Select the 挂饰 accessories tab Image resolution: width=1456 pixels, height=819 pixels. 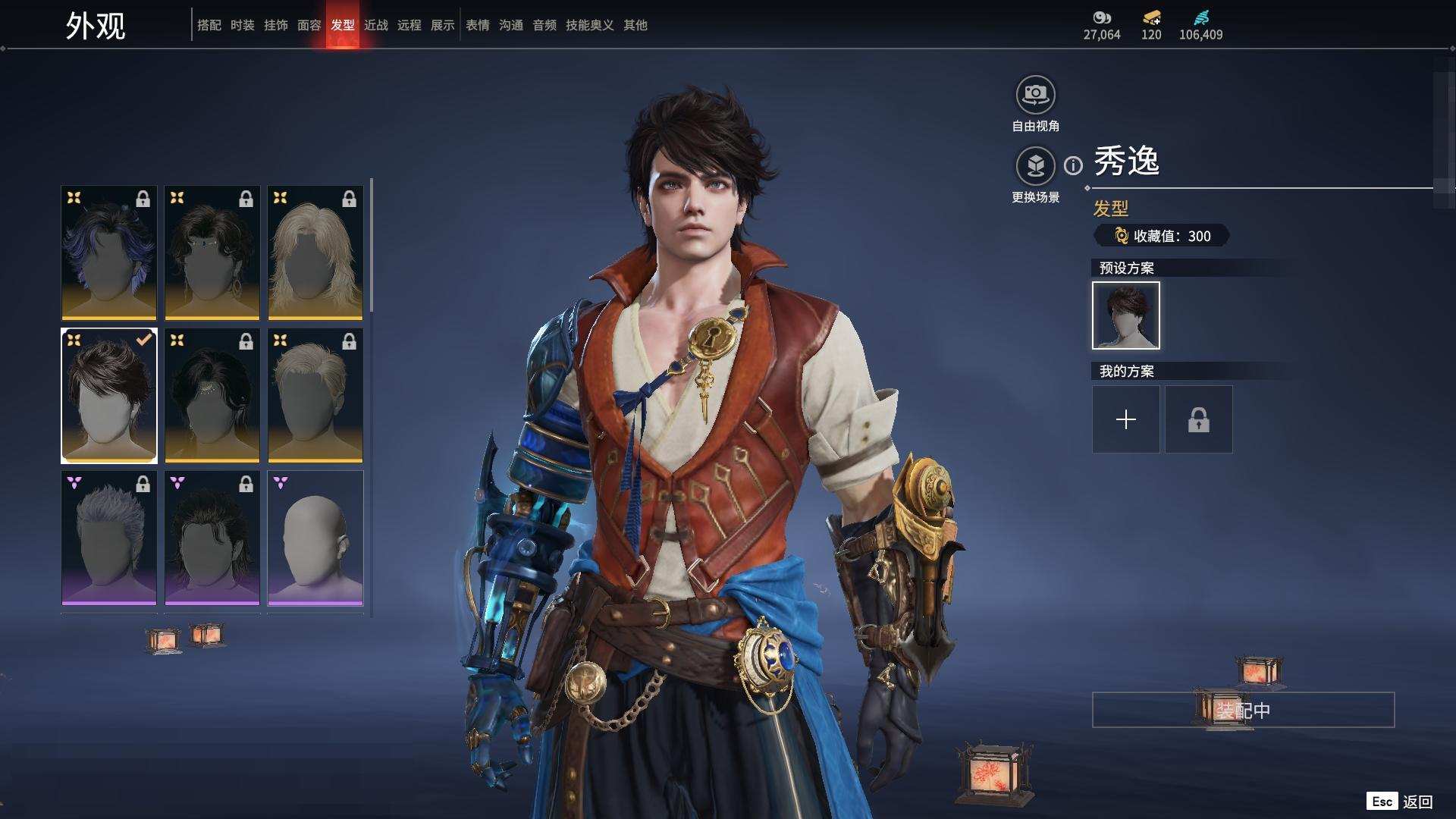click(x=275, y=25)
